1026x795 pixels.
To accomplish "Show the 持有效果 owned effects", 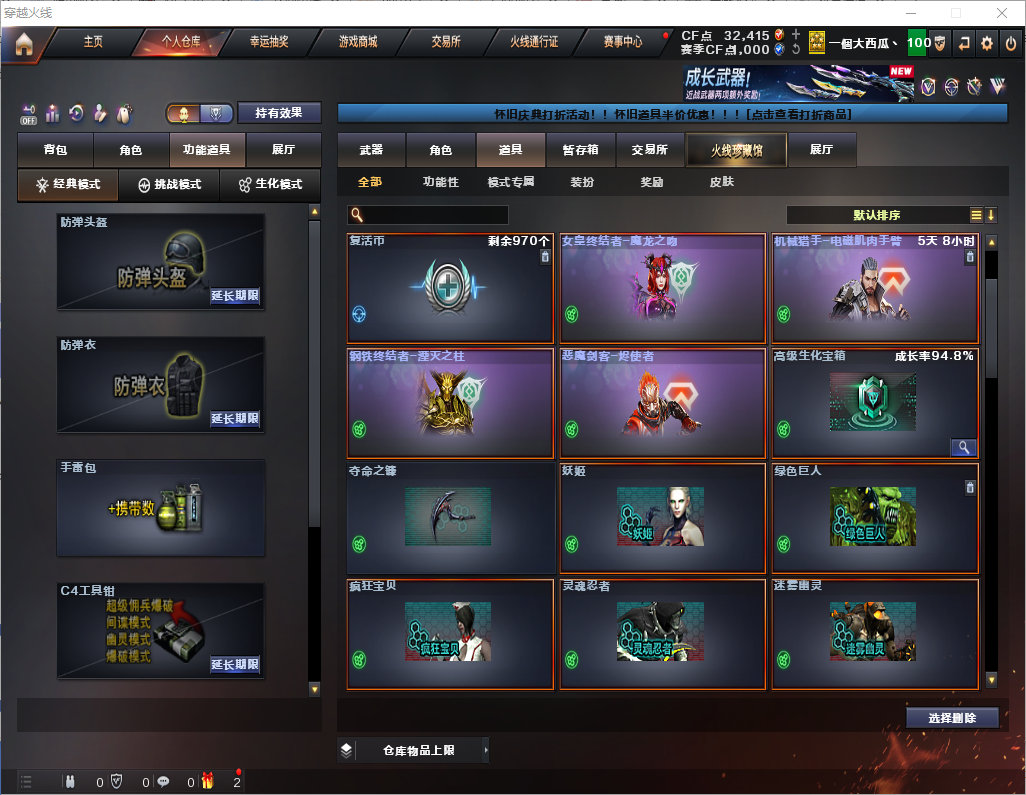I will (x=278, y=113).
